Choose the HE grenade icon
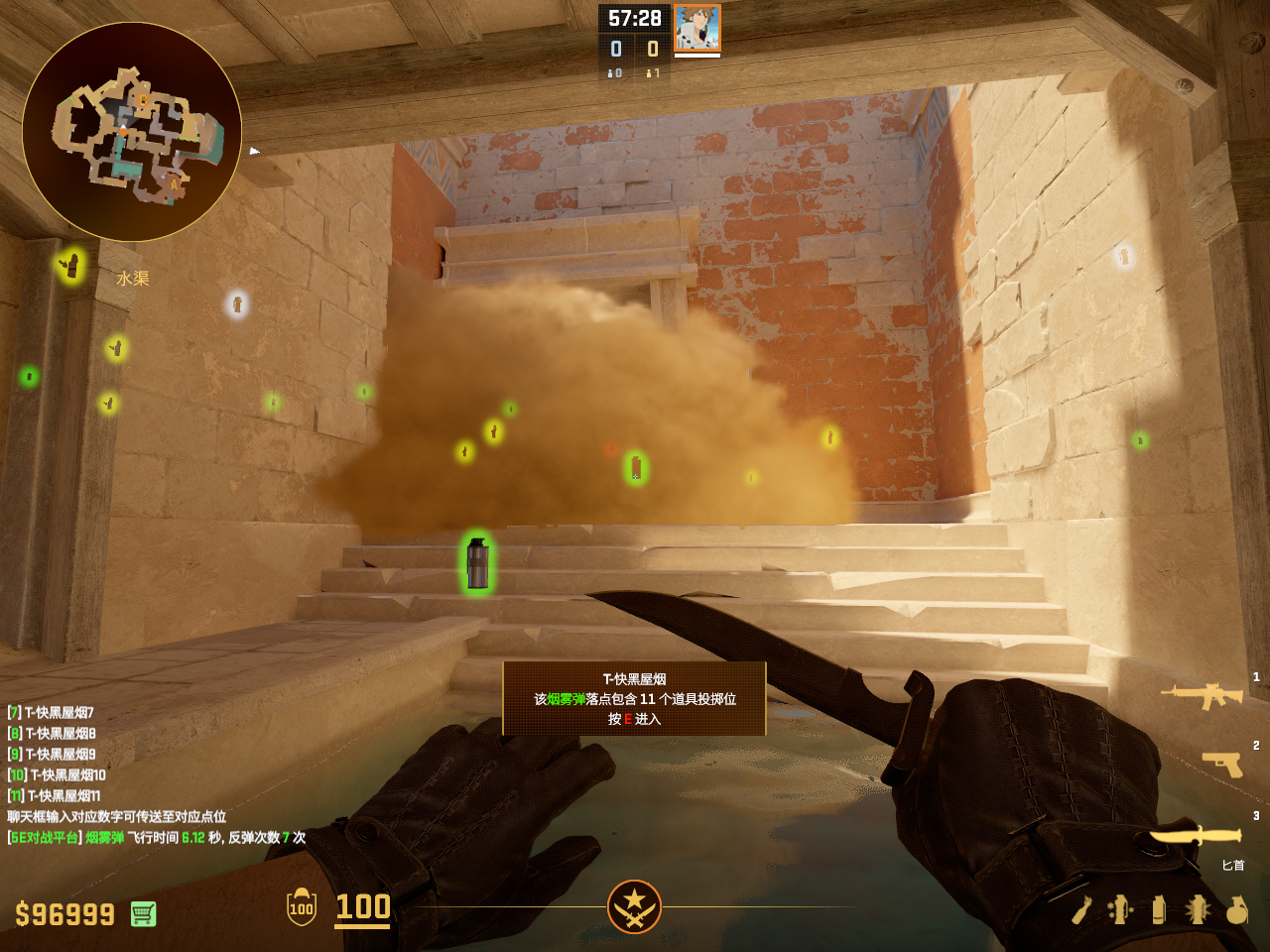The width and height of the screenshot is (1270, 952). [x=1236, y=909]
